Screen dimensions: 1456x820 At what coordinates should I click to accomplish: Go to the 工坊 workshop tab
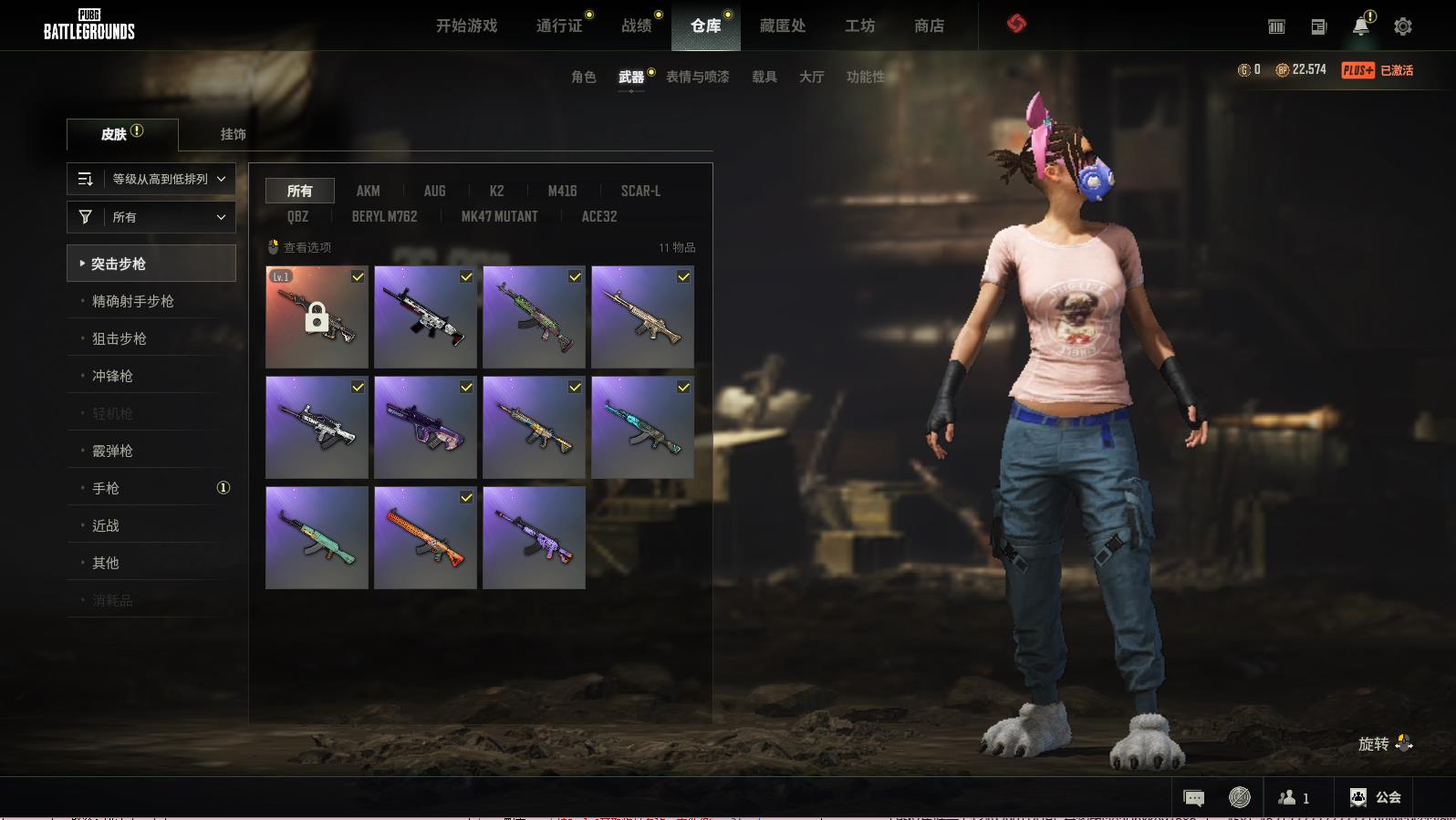pyautogui.click(x=859, y=26)
